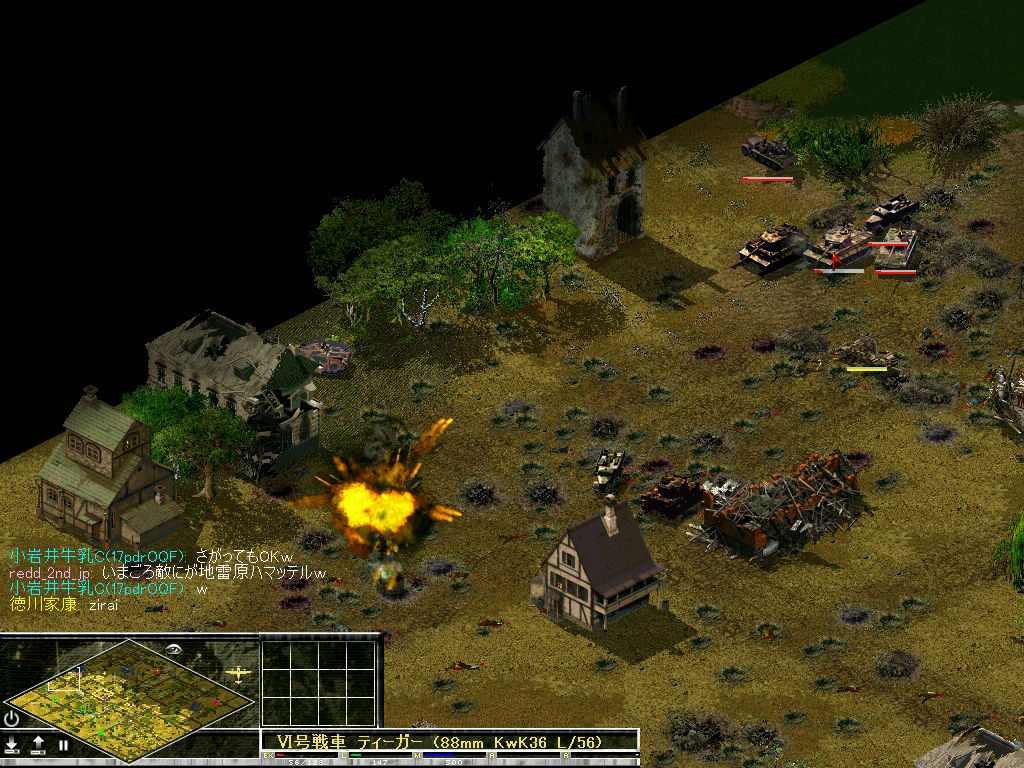Toggle the eye icon above the minimap
The height and width of the screenshot is (768, 1024).
click(174, 649)
